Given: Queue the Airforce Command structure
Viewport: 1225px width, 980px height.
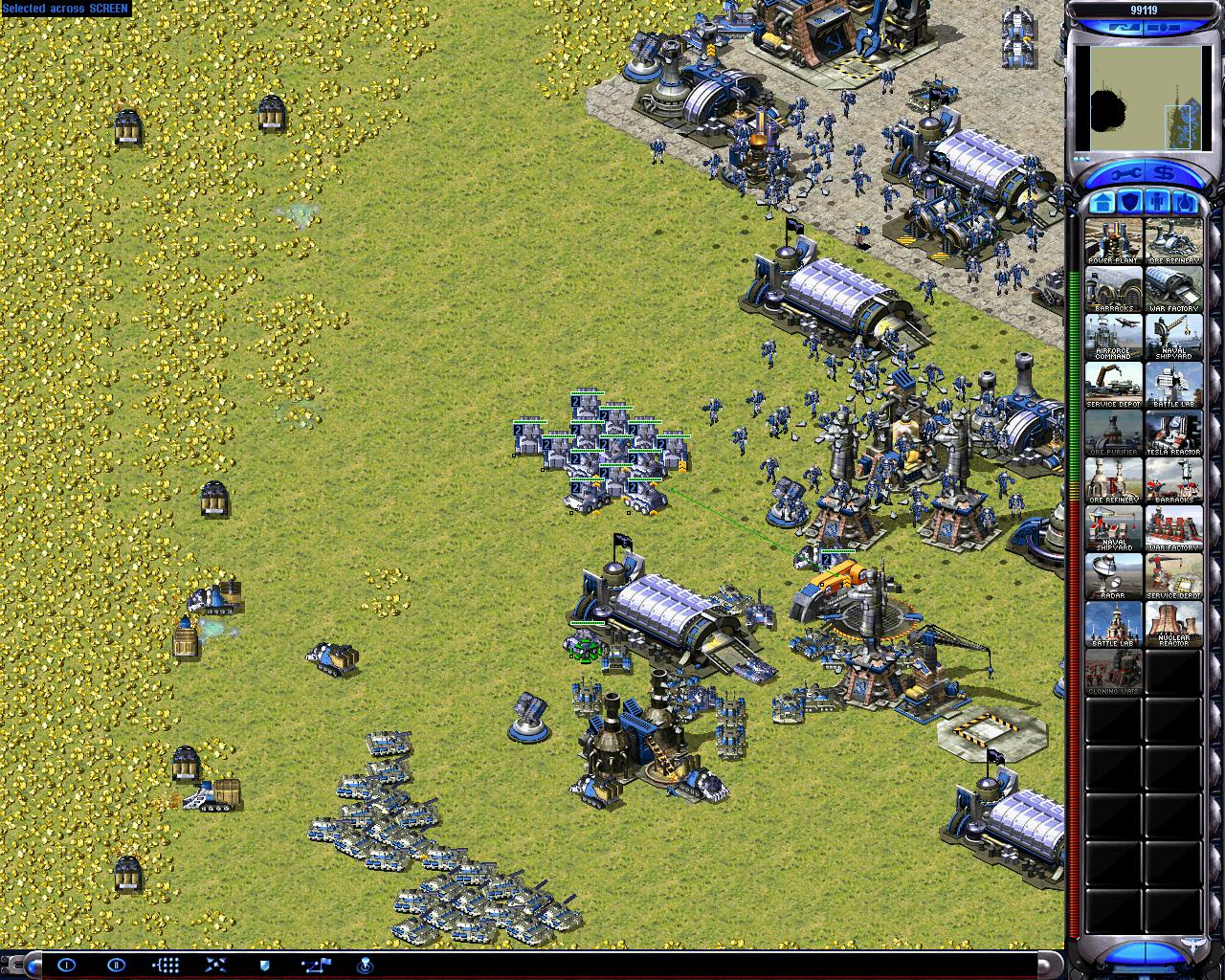Looking at the screenshot, I should coord(1114,337).
